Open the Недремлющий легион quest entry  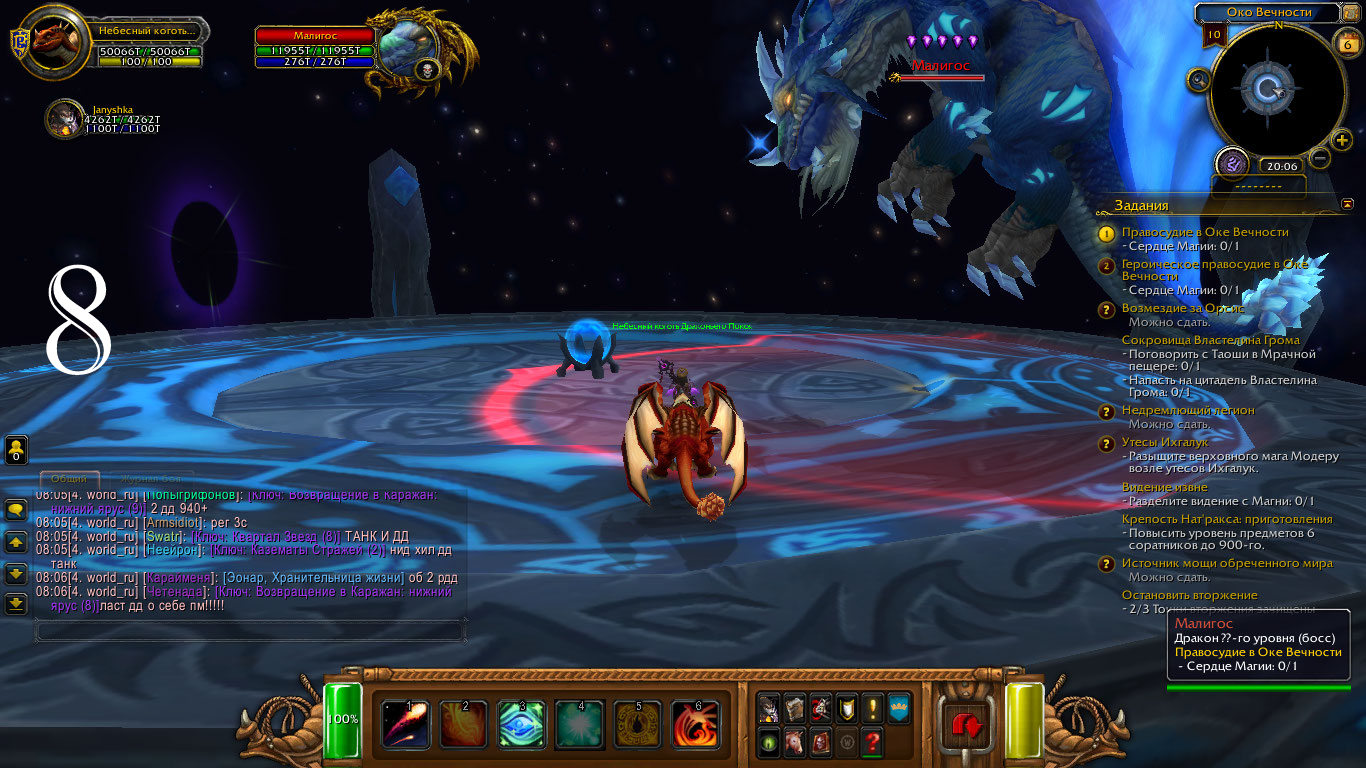coord(1188,410)
